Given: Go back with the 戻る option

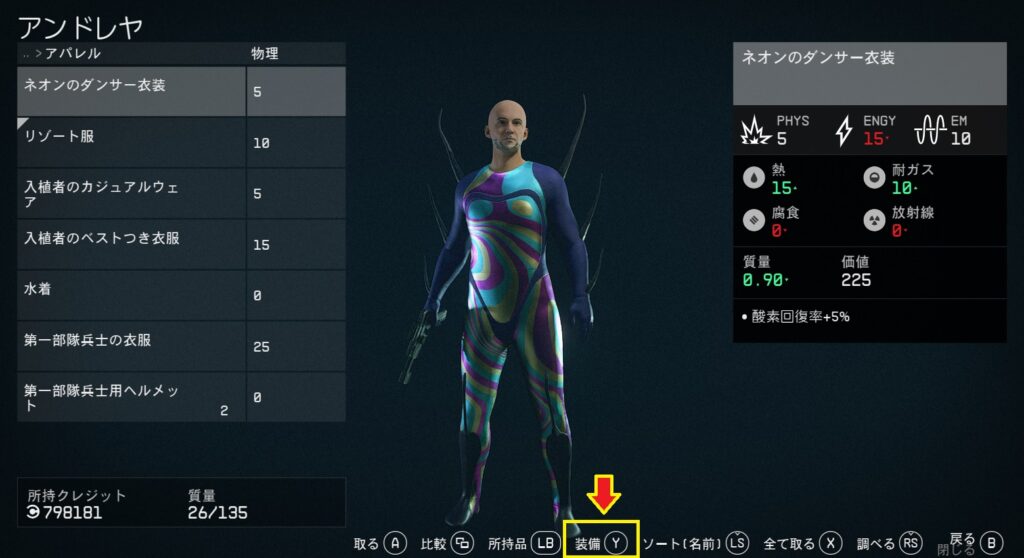Looking at the screenshot, I should coord(975,541).
